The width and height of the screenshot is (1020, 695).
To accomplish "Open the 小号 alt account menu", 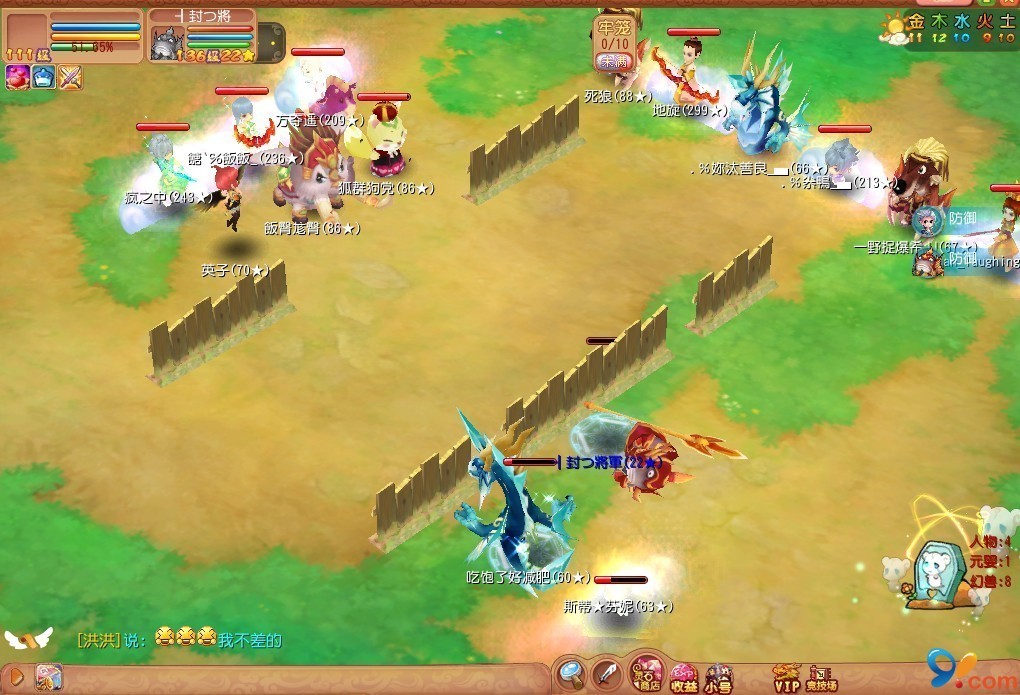I will point(717,678).
